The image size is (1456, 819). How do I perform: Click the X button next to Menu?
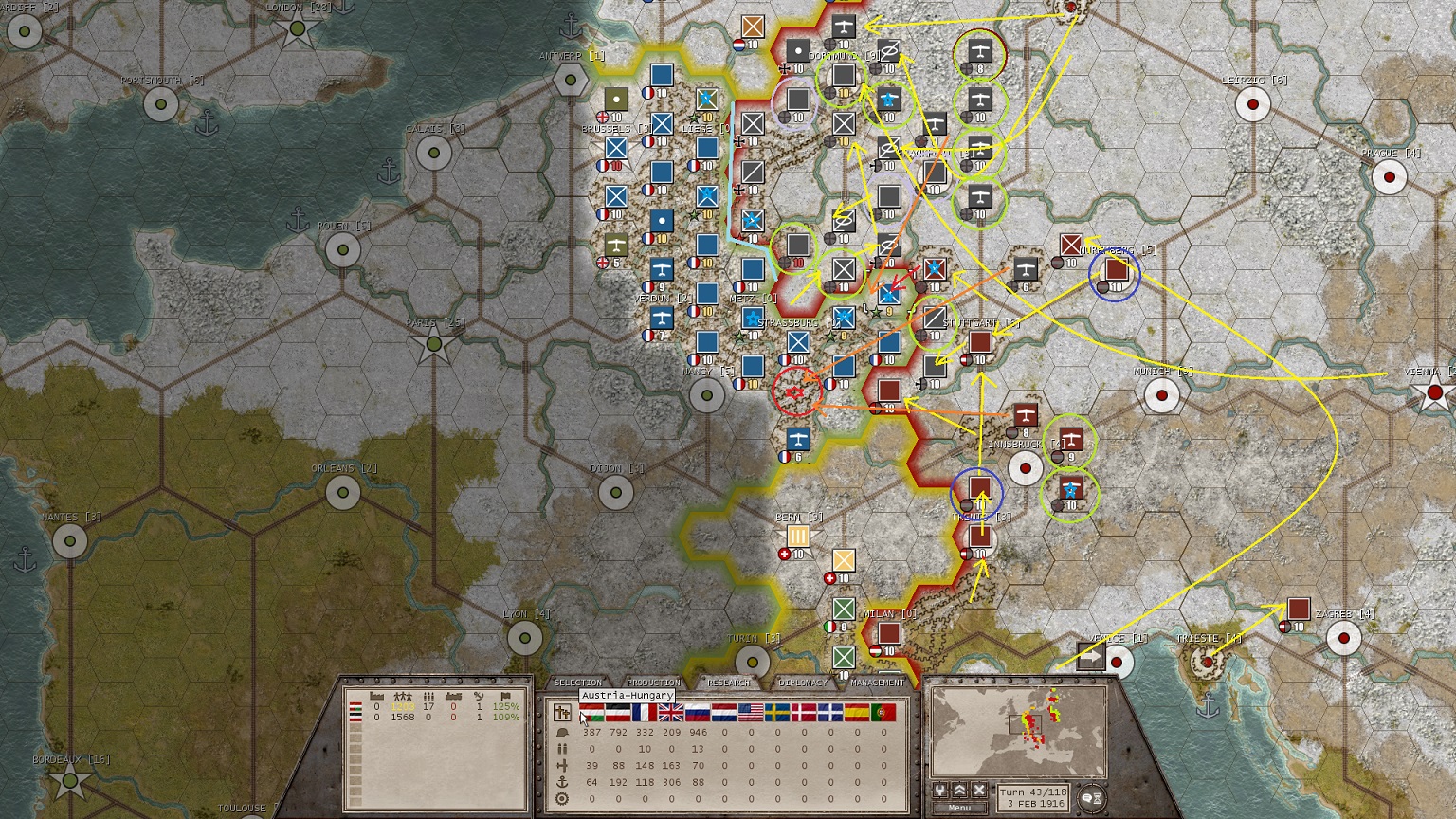pyautogui.click(x=978, y=790)
